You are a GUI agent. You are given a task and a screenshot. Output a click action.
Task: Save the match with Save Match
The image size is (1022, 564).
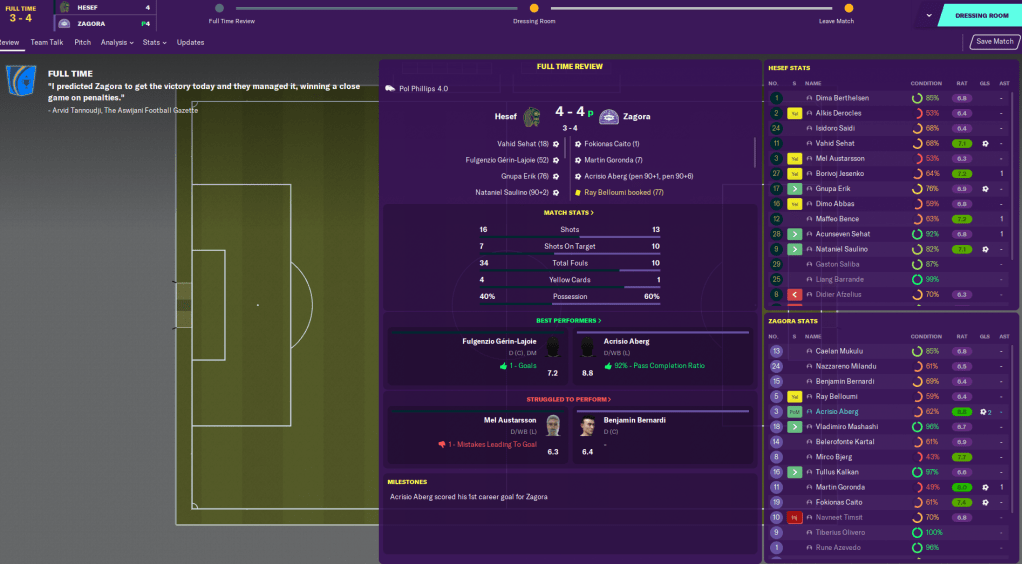(994, 42)
